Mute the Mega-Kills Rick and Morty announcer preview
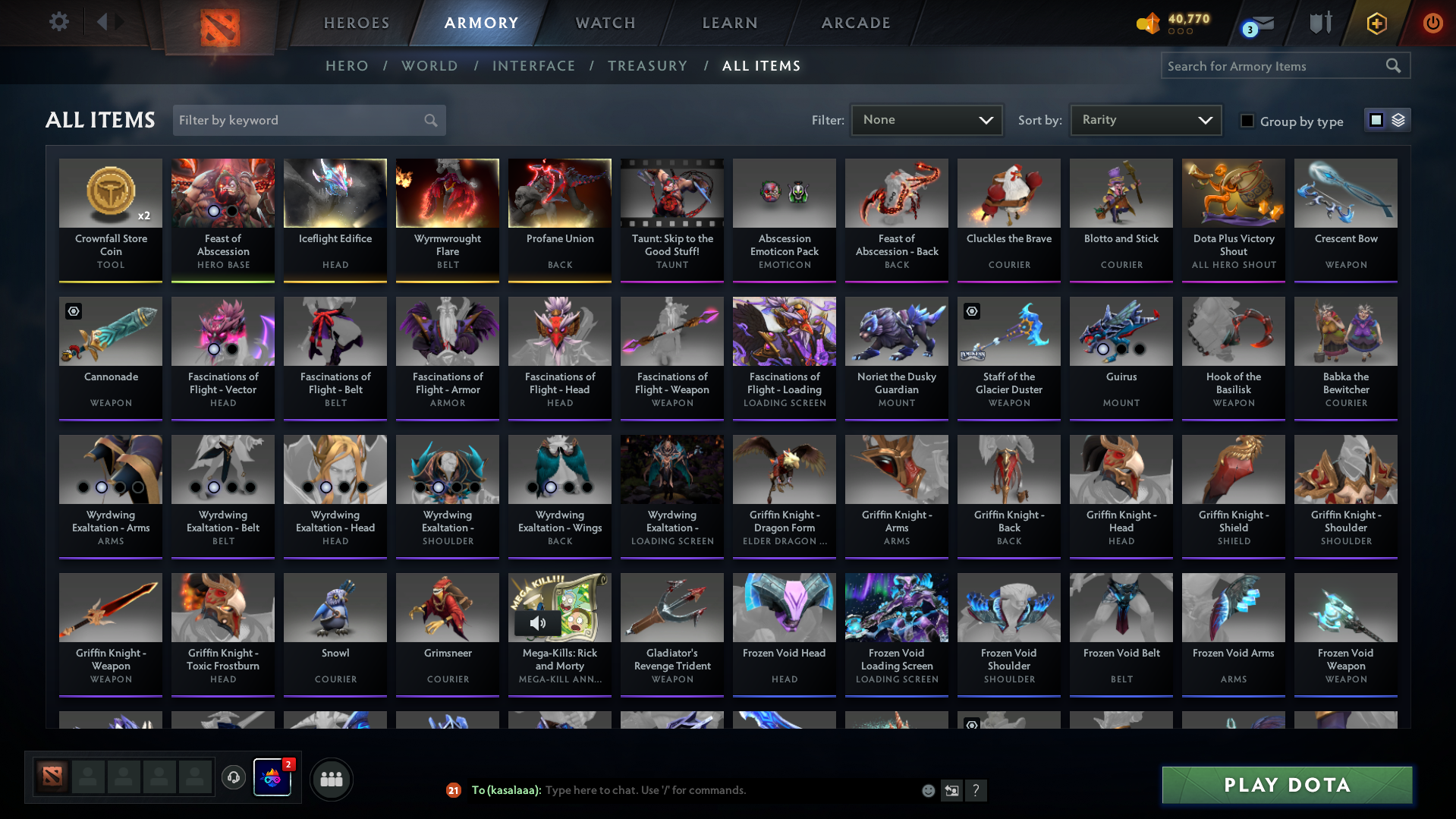Screen dimensions: 1456x819 tap(539, 623)
